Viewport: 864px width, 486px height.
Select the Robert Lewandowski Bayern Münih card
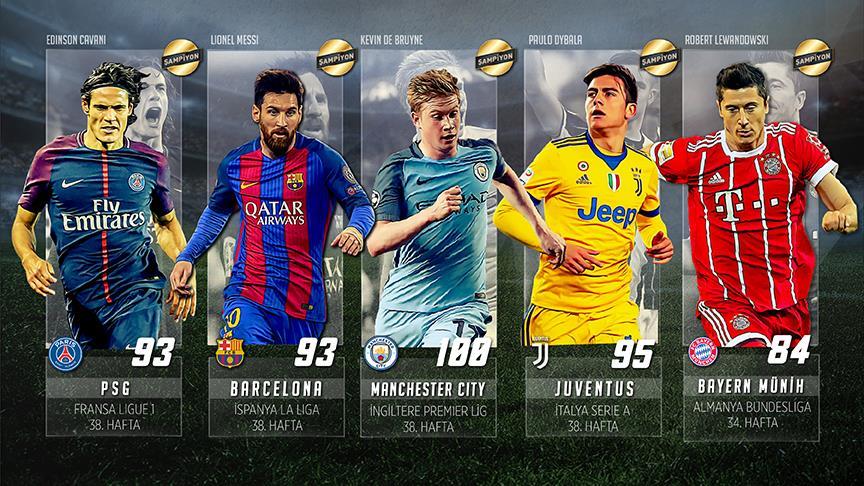(750, 240)
